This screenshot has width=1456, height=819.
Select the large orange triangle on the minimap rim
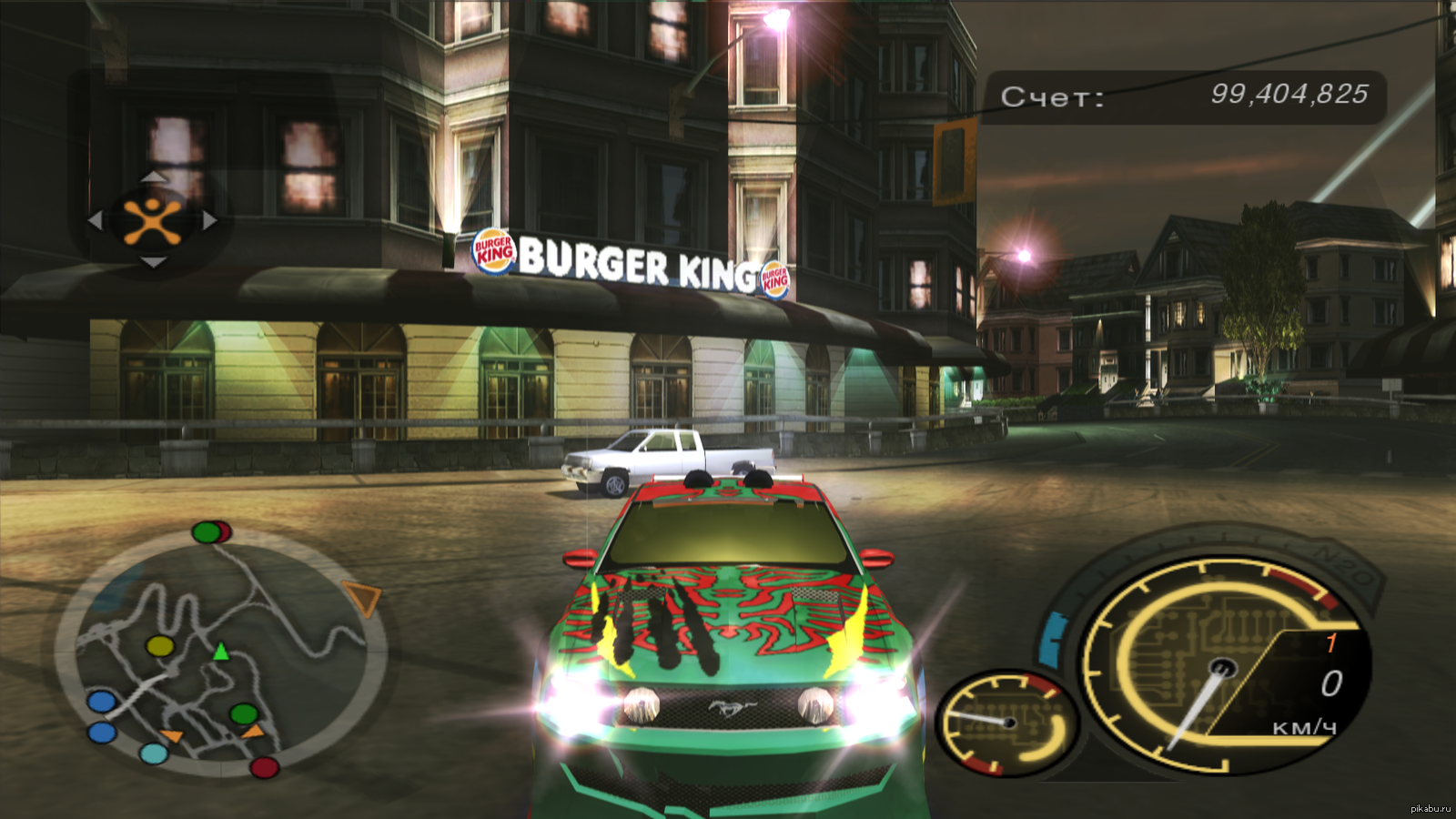pos(363,600)
